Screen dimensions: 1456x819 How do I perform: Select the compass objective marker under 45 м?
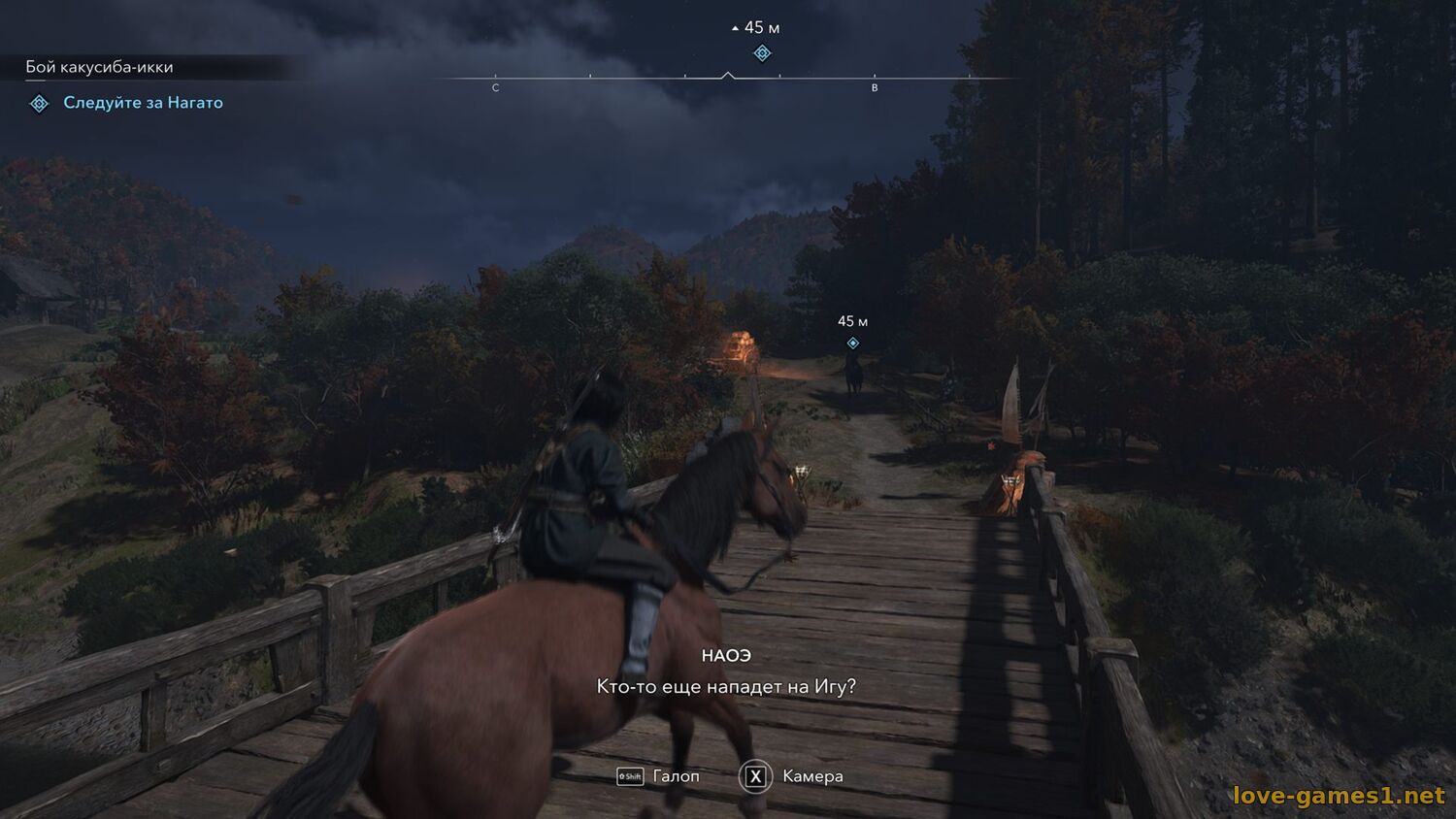pos(762,53)
